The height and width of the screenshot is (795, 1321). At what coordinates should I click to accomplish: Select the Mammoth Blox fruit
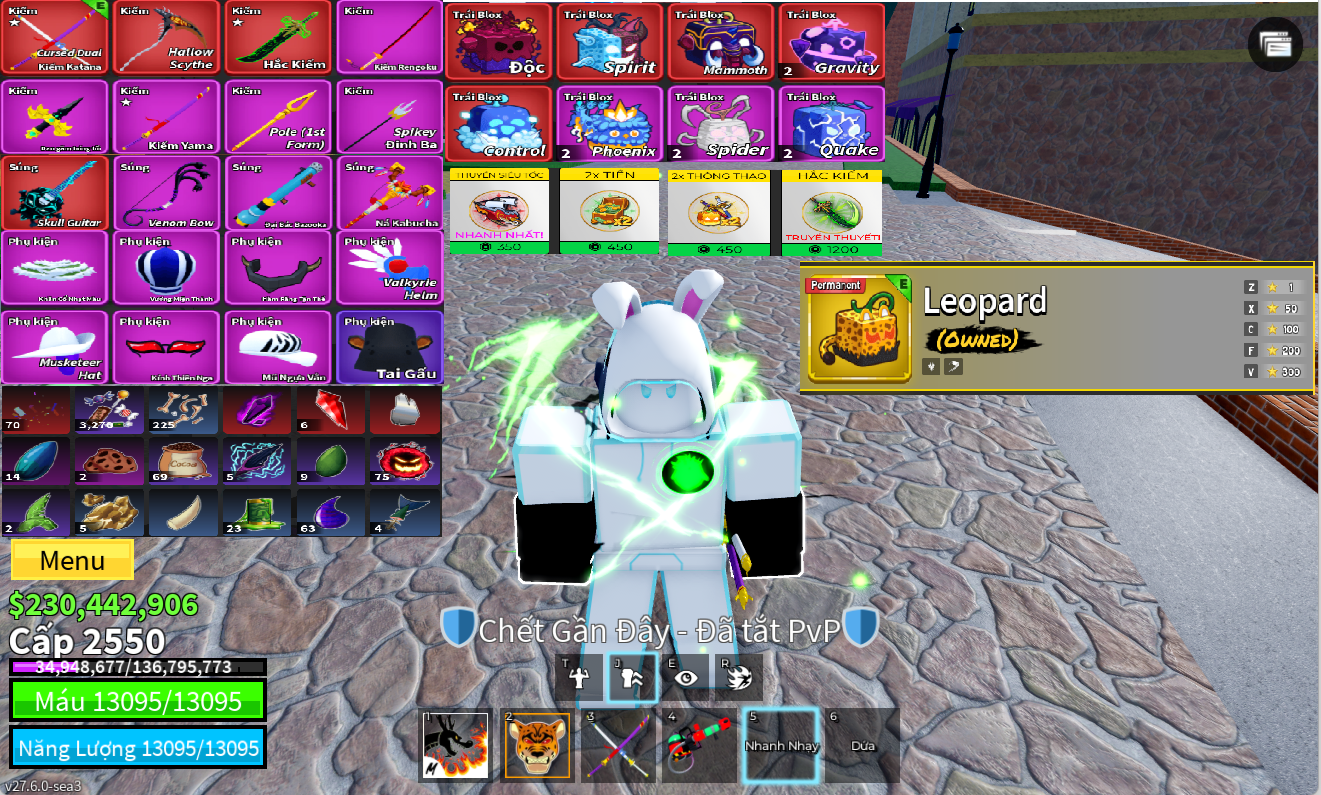point(720,41)
